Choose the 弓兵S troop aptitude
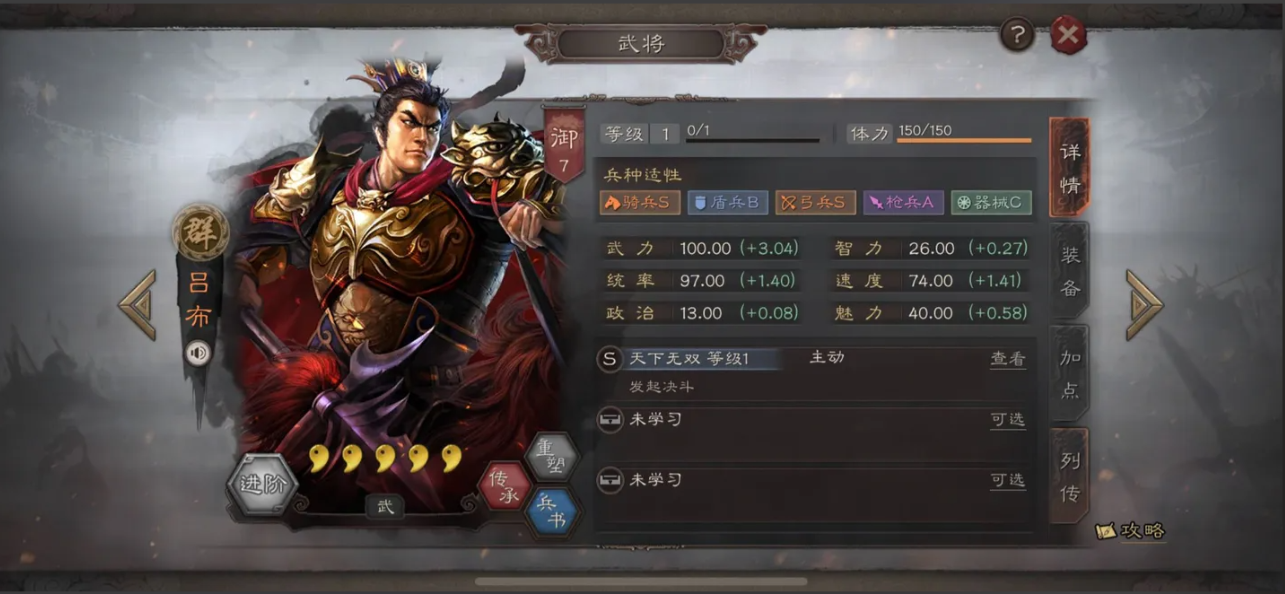Screen dimensions: 1285x594 pyautogui.click(x=815, y=202)
